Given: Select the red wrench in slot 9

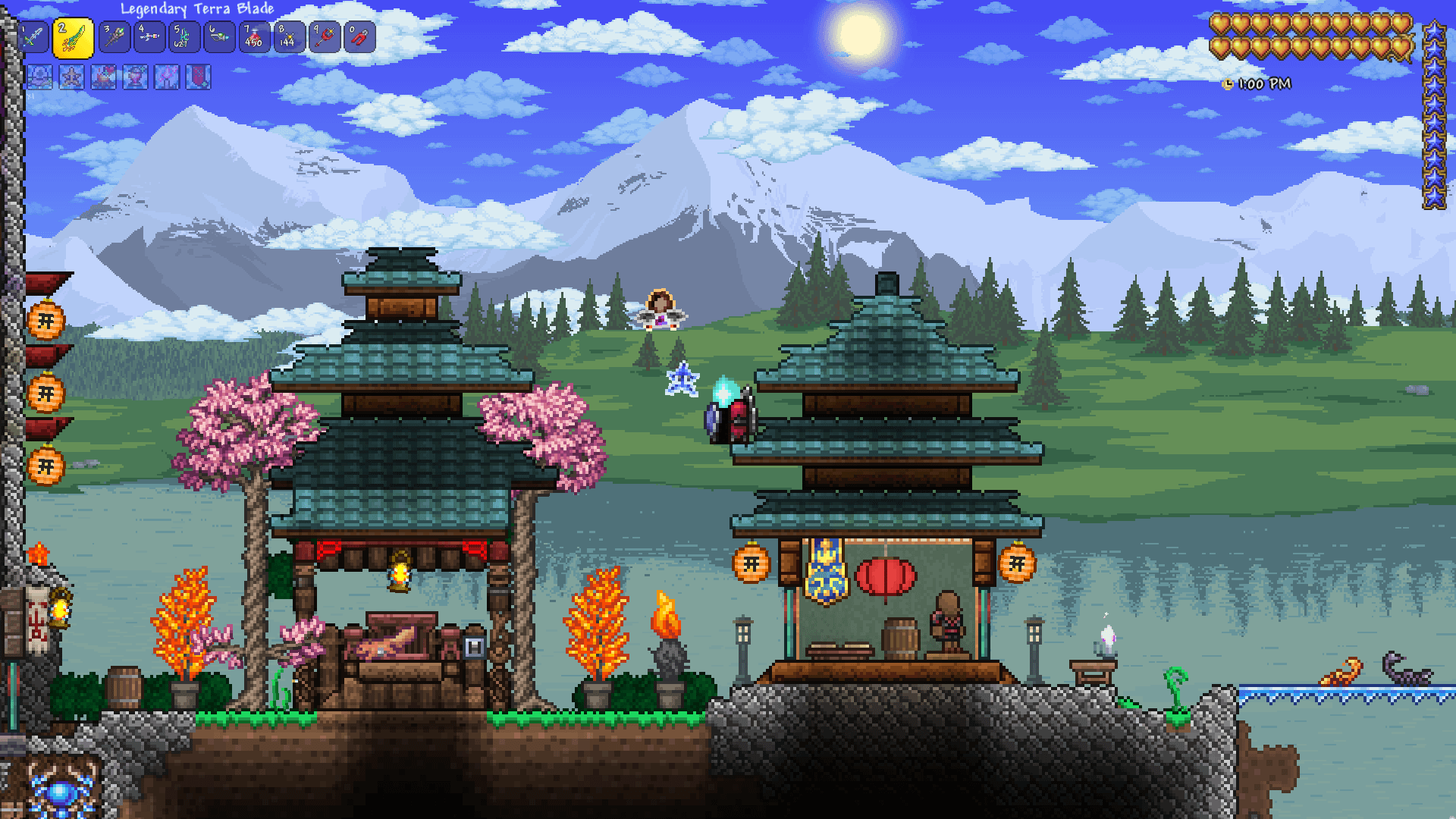Looking at the screenshot, I should click(325, 37).
